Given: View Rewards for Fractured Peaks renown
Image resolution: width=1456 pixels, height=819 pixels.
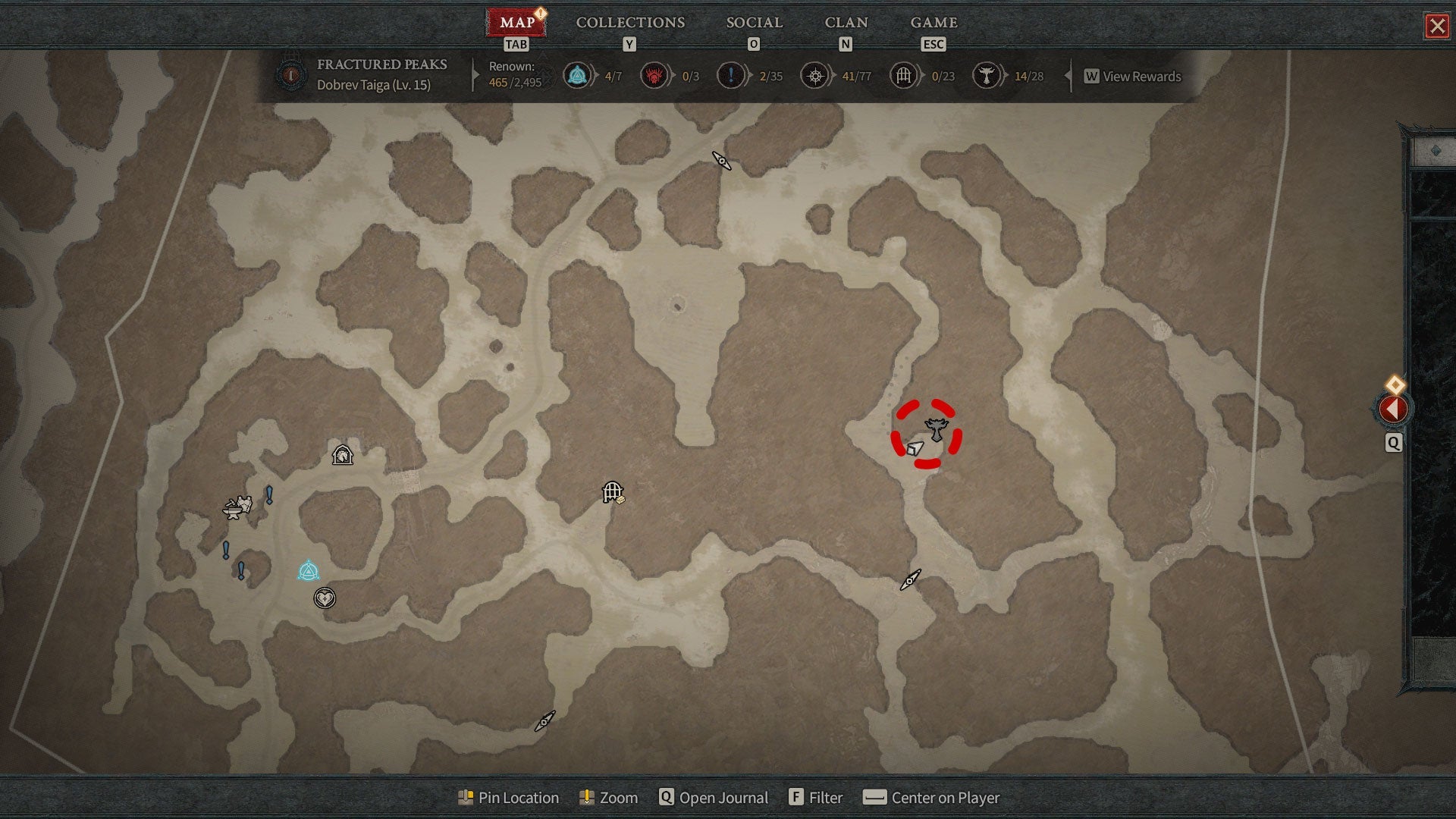Looking at the screenshot, I should pyautogui.click(x=1133, y=77).
